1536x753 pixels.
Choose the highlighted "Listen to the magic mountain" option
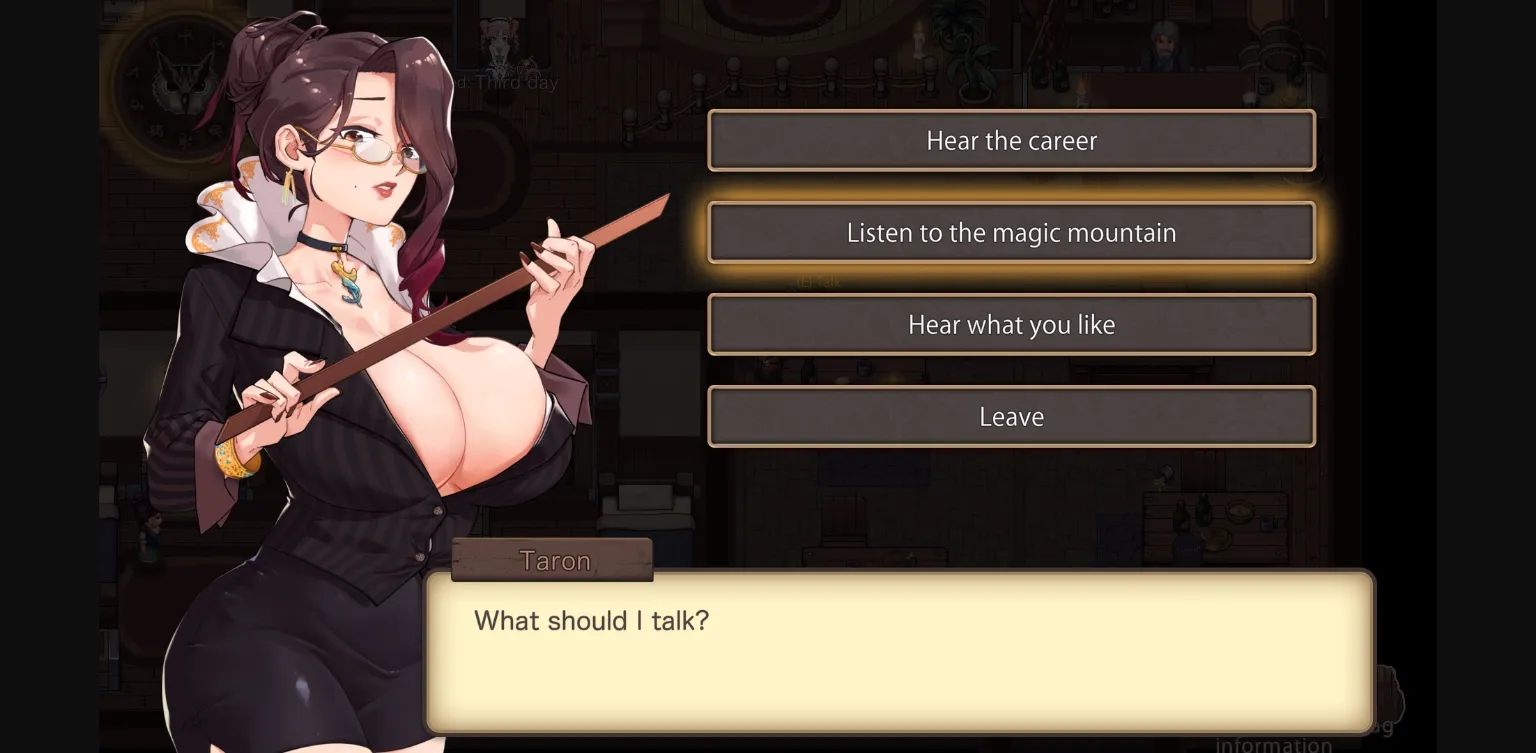[1011, 232]
